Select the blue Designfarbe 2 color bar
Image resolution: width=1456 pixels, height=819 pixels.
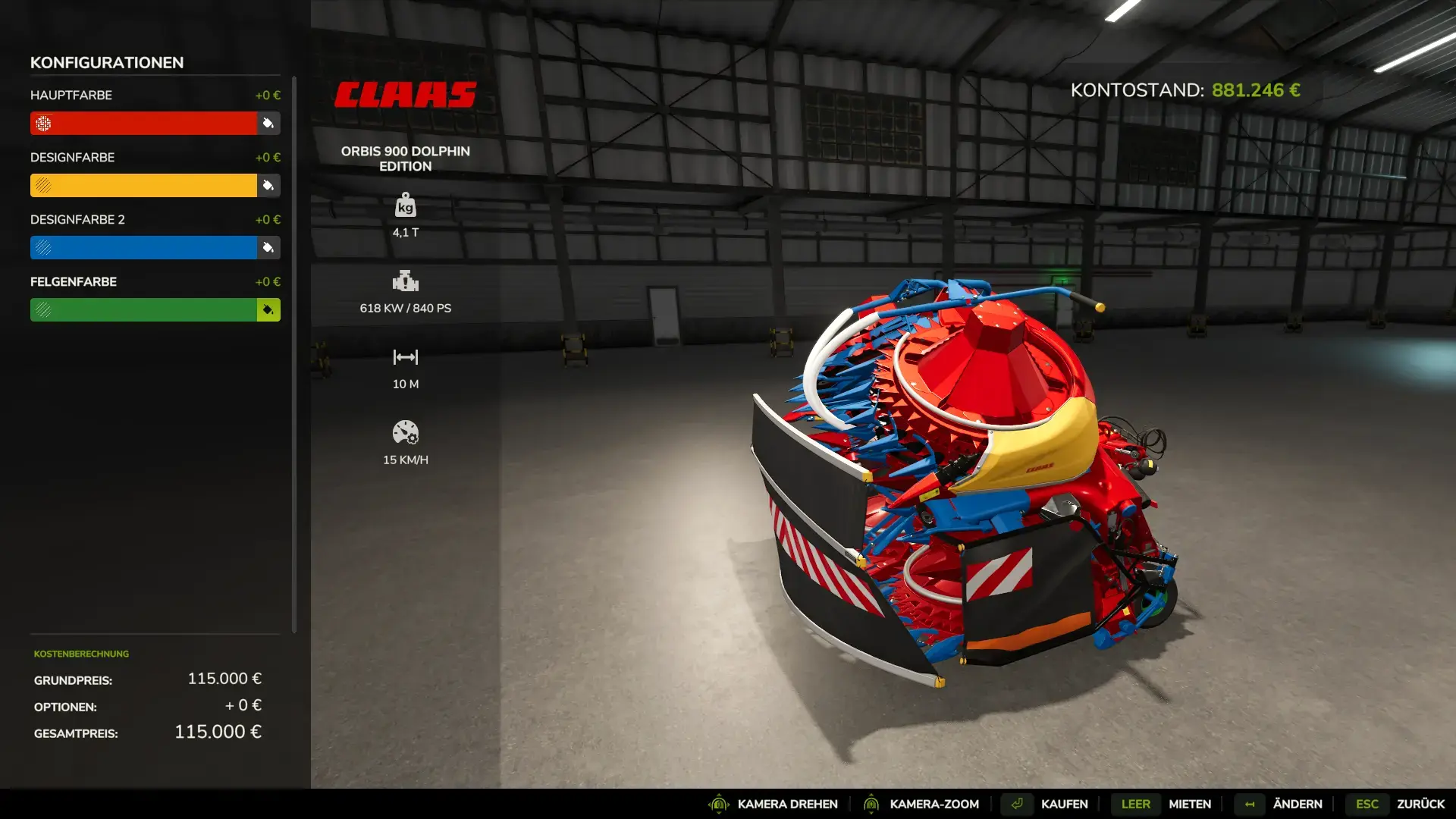pyautogui.click(x=144, y=247)
